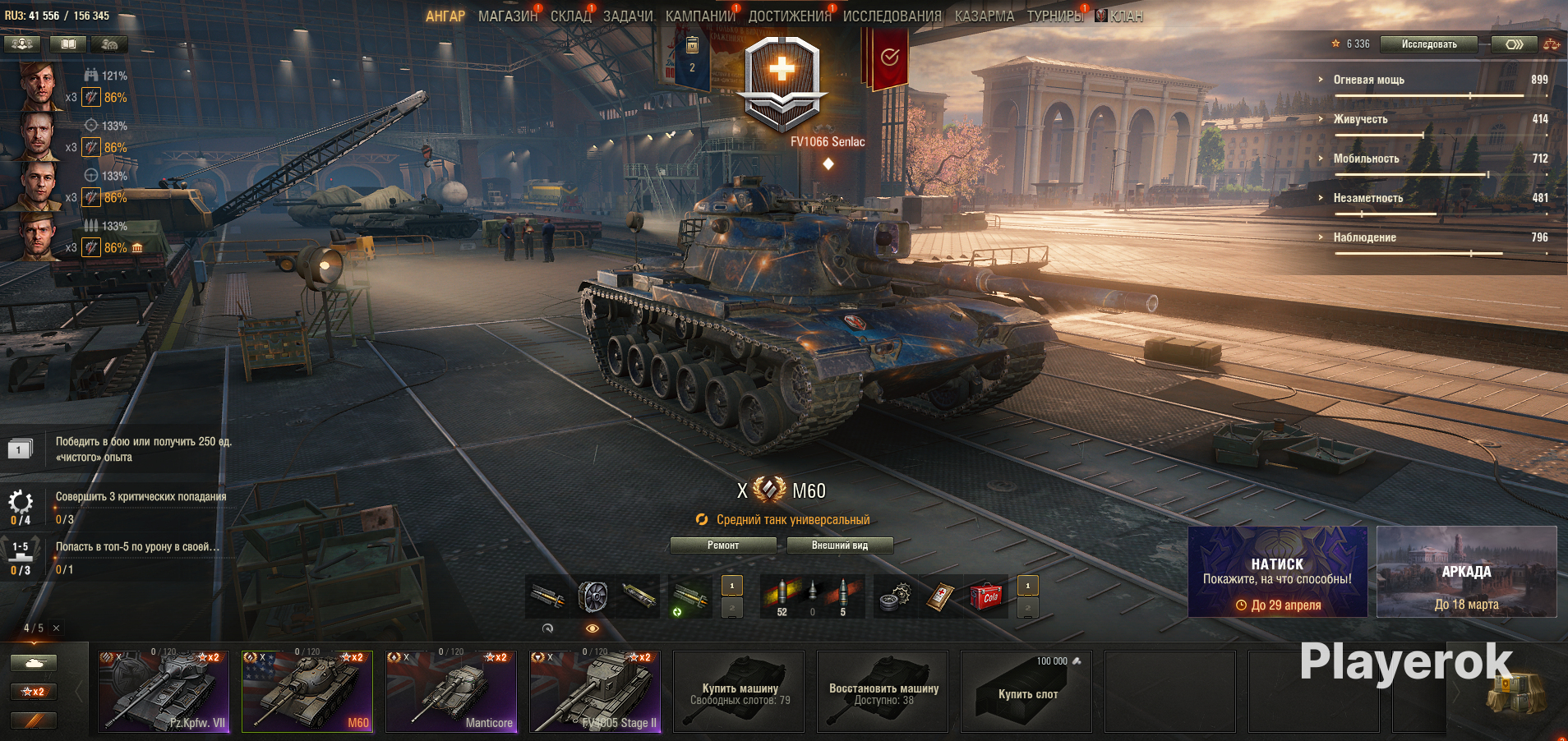Click the Купить машину slot
1568x741 pixels.
[739, 691]
